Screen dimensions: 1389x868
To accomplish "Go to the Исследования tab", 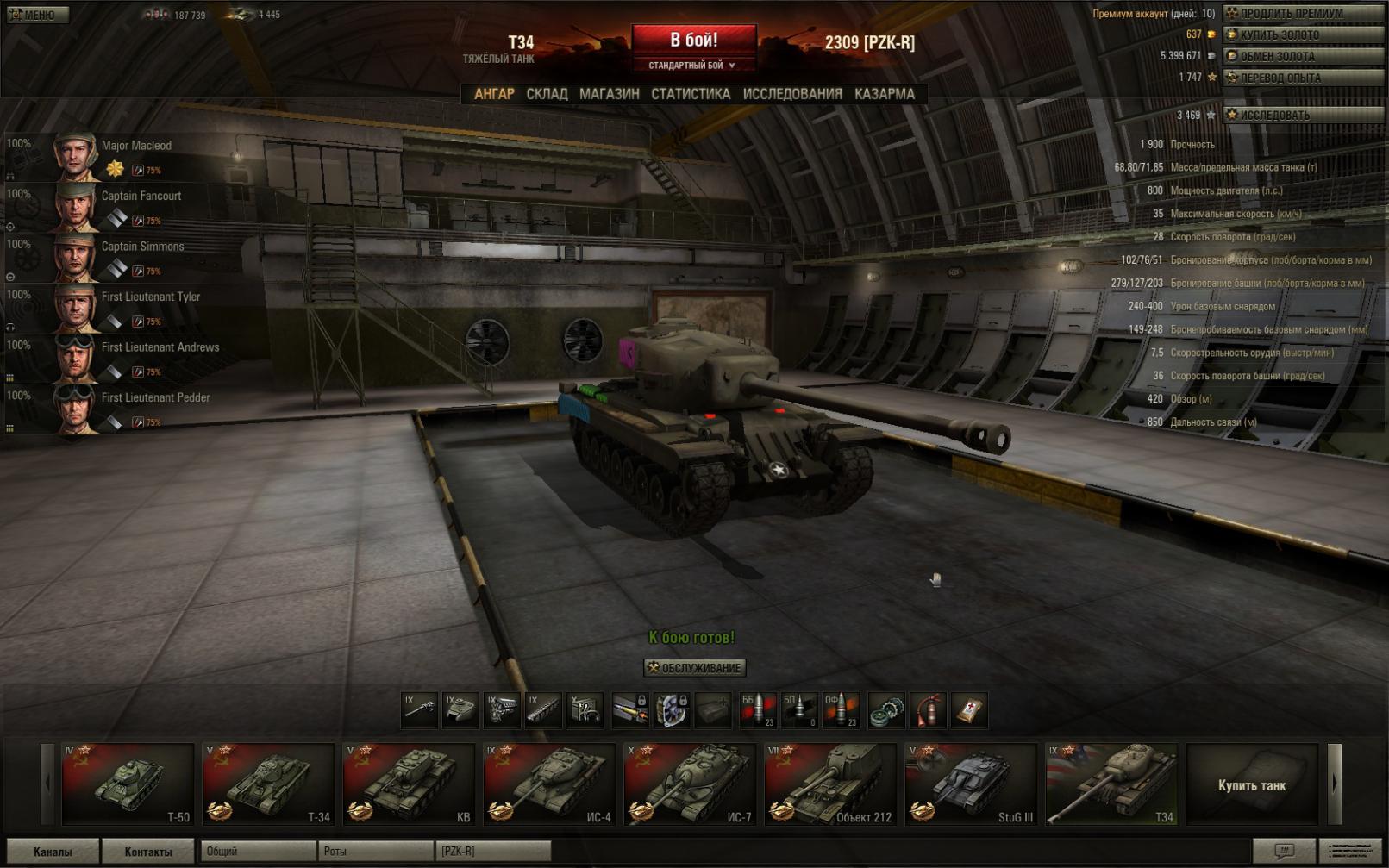I will (x=791, y=94).
